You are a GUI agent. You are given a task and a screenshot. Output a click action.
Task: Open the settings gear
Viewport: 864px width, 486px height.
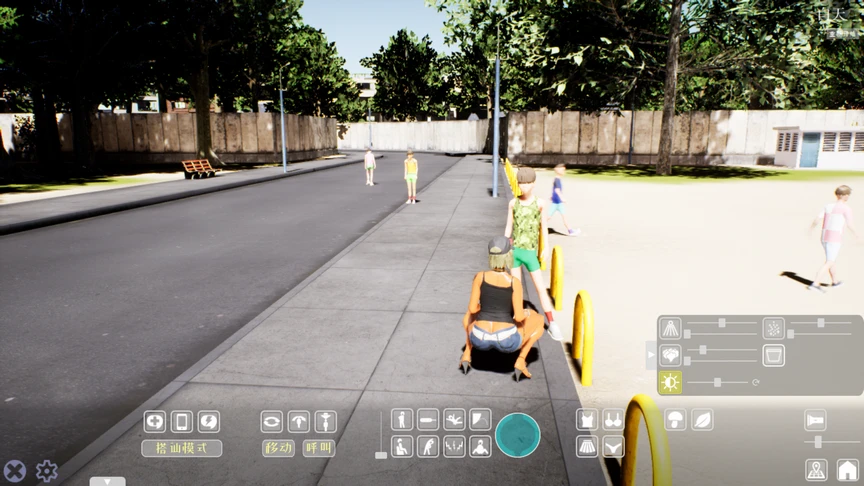click(x=47, y=470)
